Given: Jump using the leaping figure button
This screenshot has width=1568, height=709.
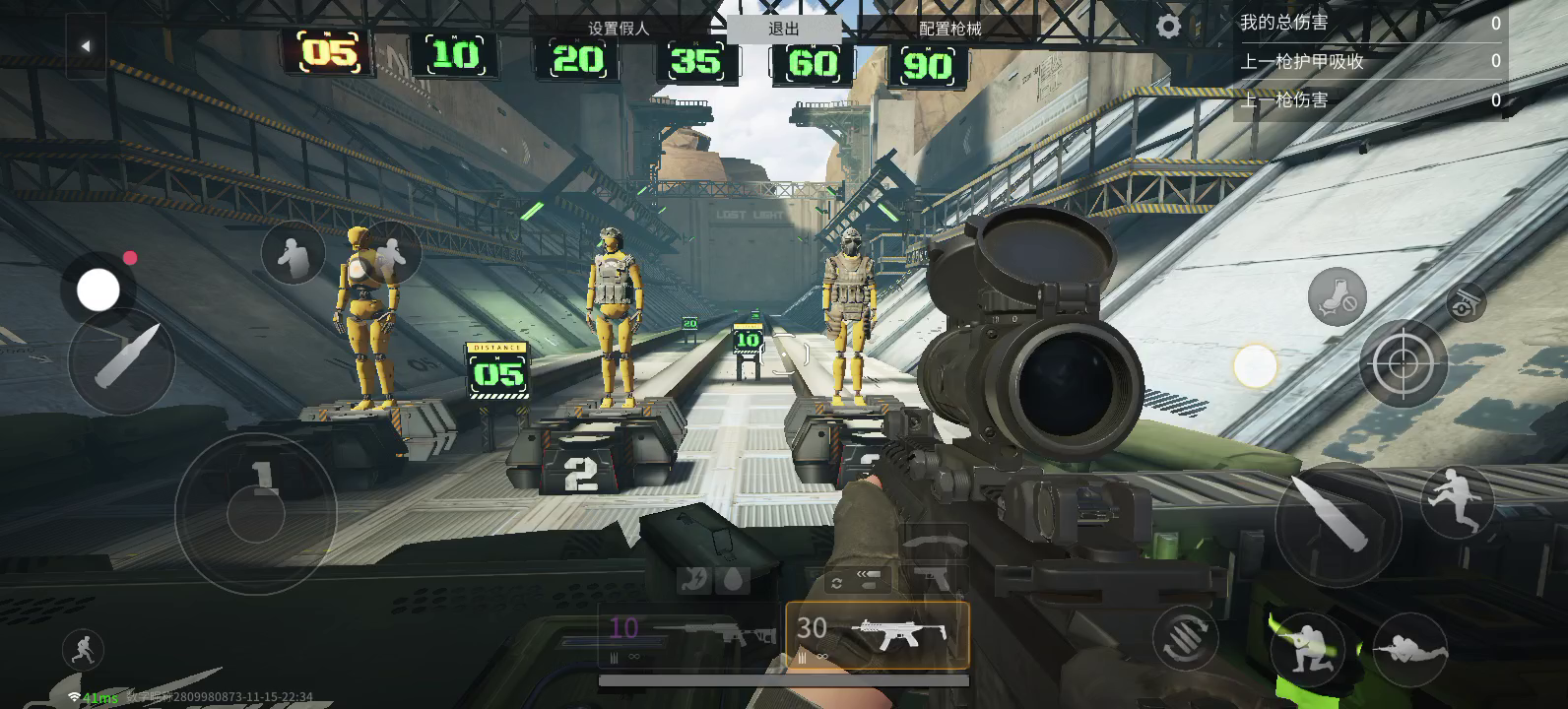Looking at the screenshot, I should tap(1458, 501).
